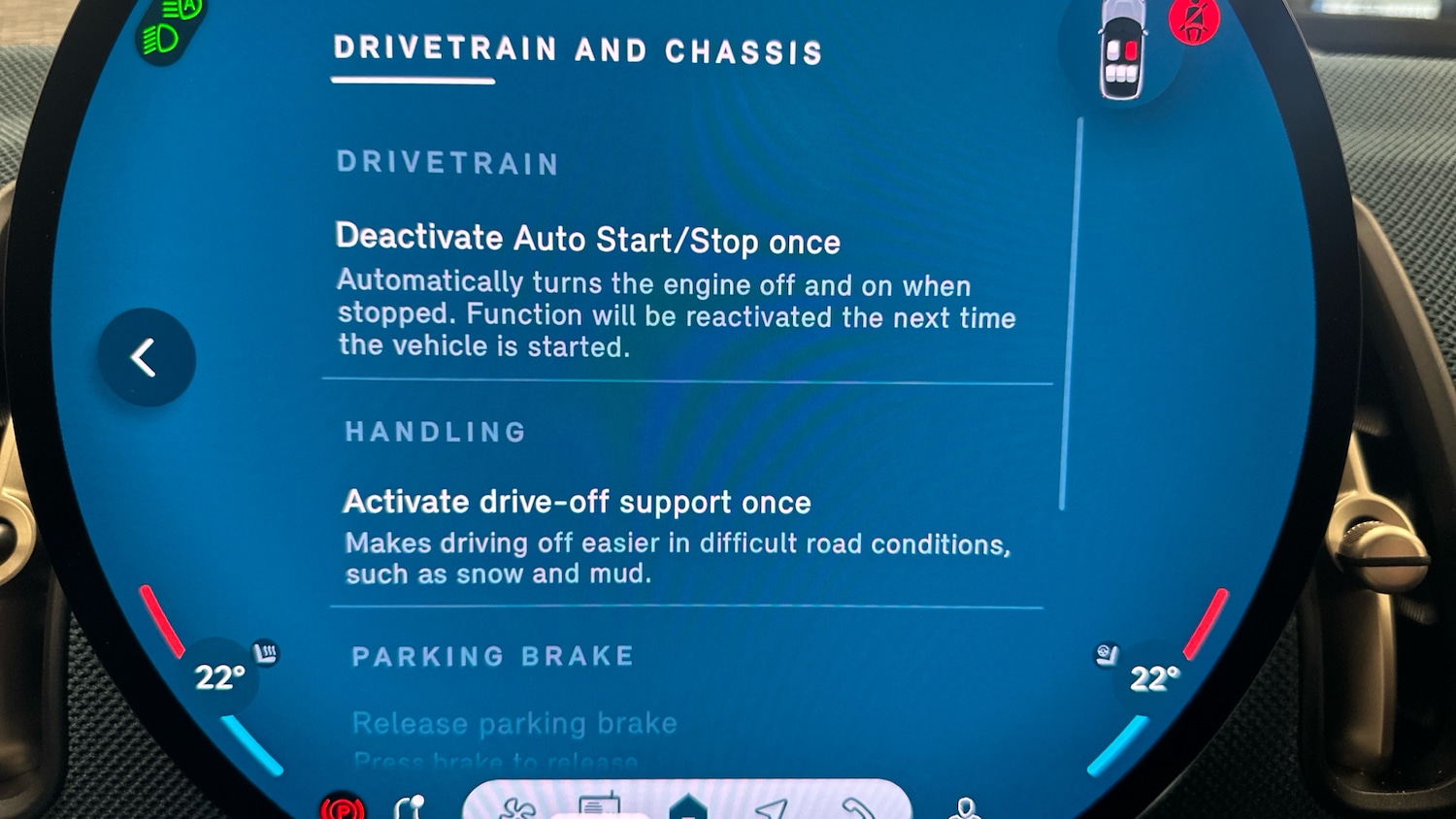Toggle the left seat heating icon

(265, 653)
